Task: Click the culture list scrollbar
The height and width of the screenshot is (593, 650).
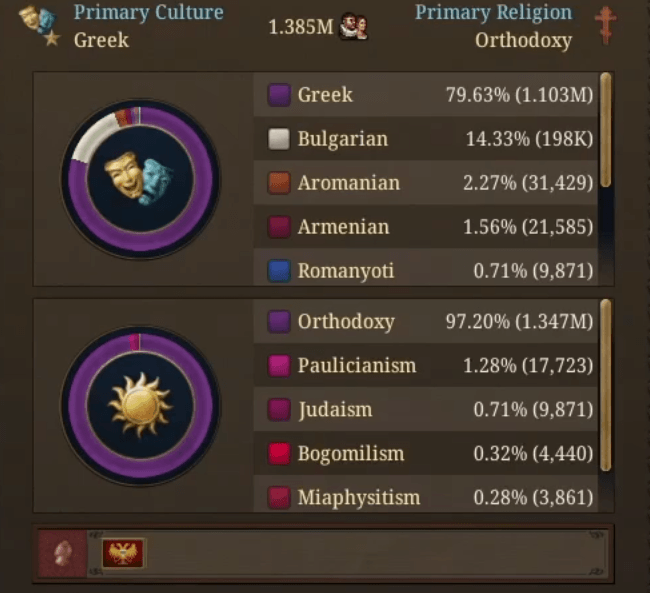Action: tap(606, 130)
